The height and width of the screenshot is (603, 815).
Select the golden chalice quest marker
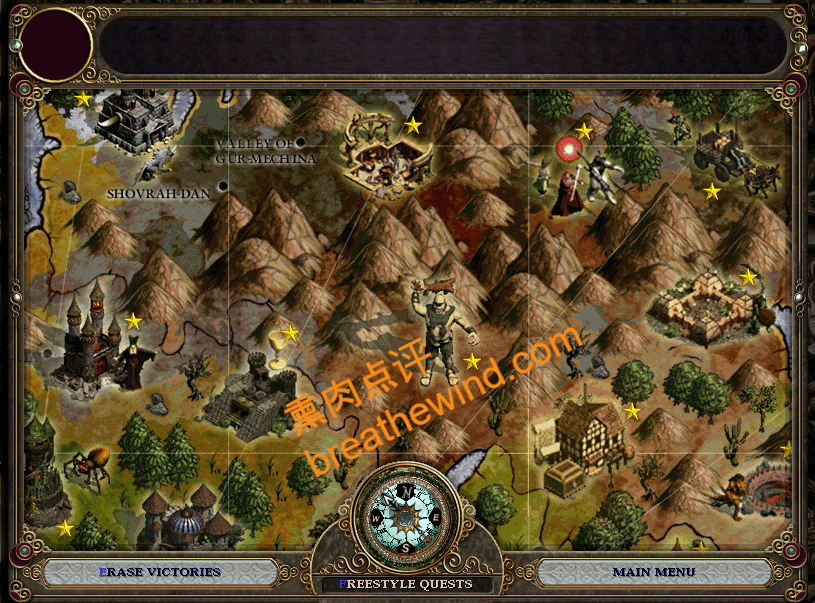point(277,346)
